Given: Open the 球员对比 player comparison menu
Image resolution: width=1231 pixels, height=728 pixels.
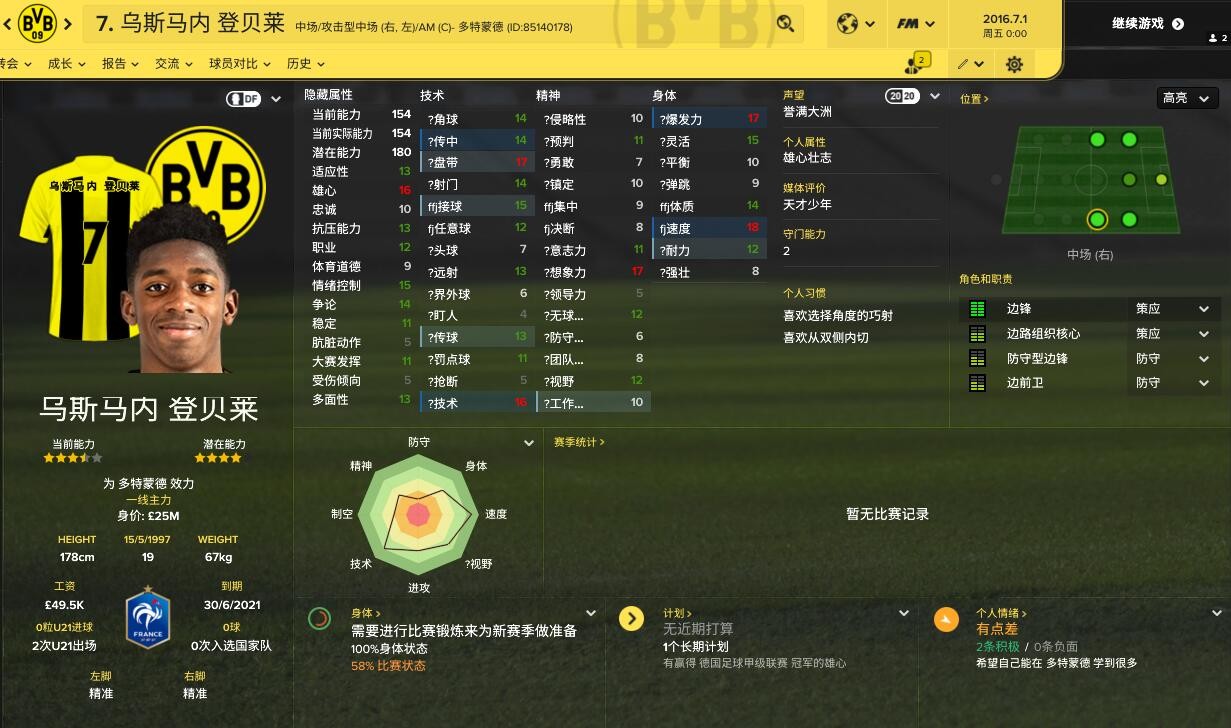Looking at the screenshot, I should (239, 64).
